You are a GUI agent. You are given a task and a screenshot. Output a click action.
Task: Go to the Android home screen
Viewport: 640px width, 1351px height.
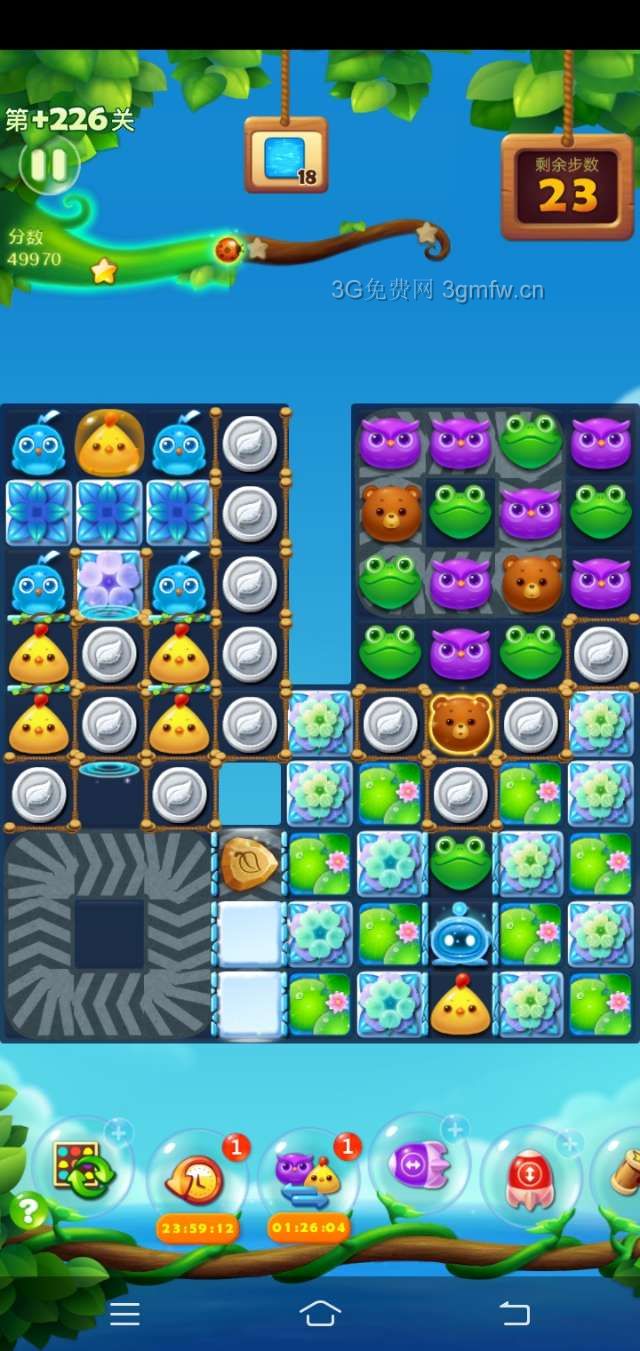coord(320,1314)
